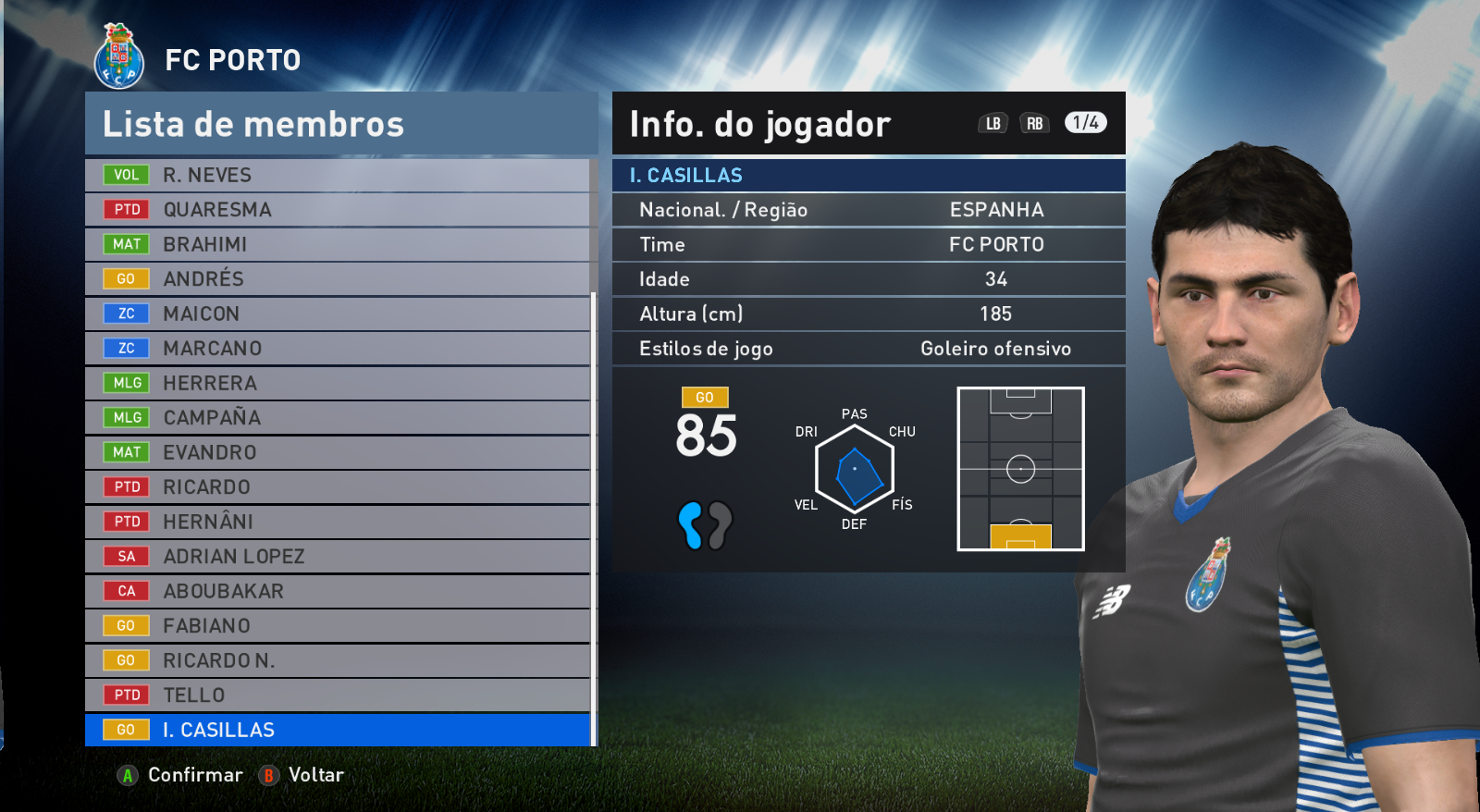The image size is (1480, 812).
Task: Select Hernâni in the member list
Action: 338,522
